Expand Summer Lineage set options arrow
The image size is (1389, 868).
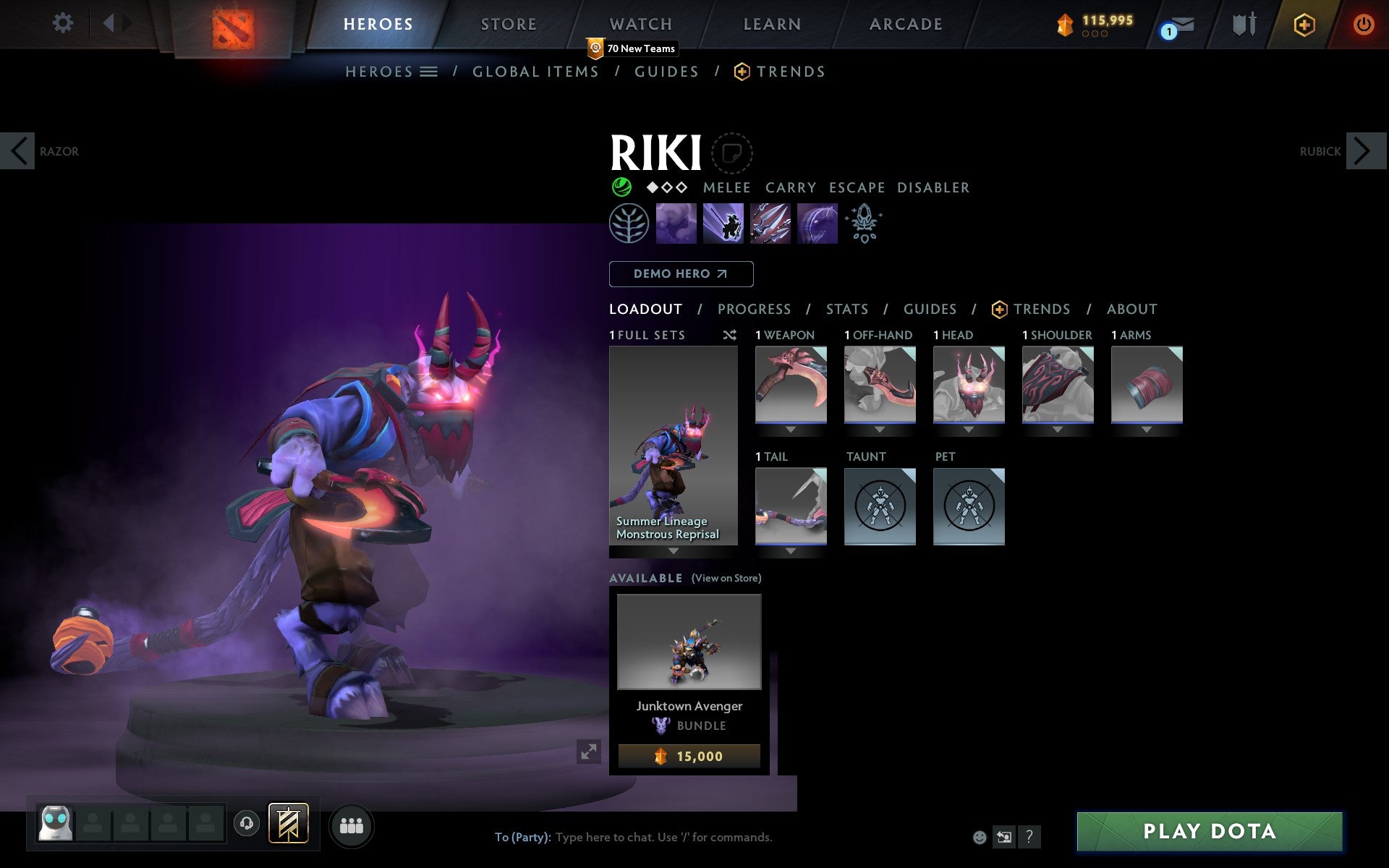[673, 551]
